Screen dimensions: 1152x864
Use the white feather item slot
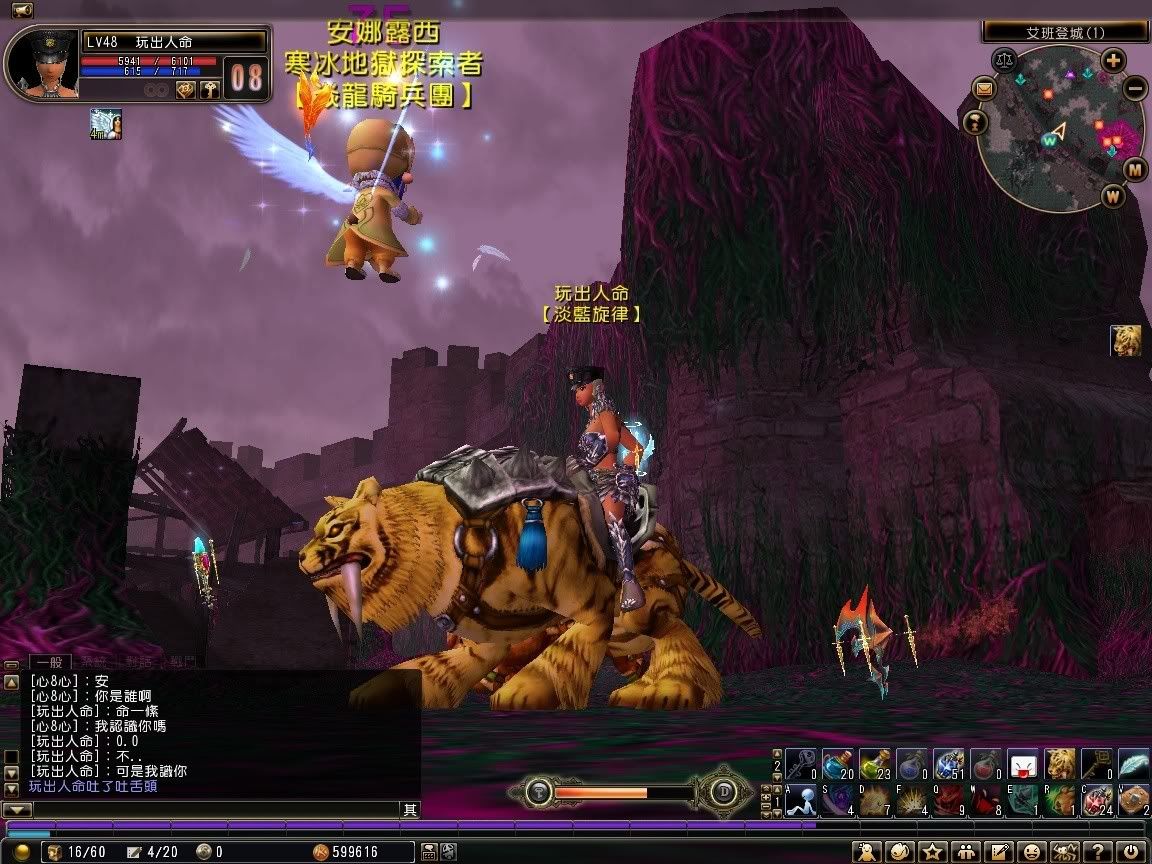point(1133,765)
